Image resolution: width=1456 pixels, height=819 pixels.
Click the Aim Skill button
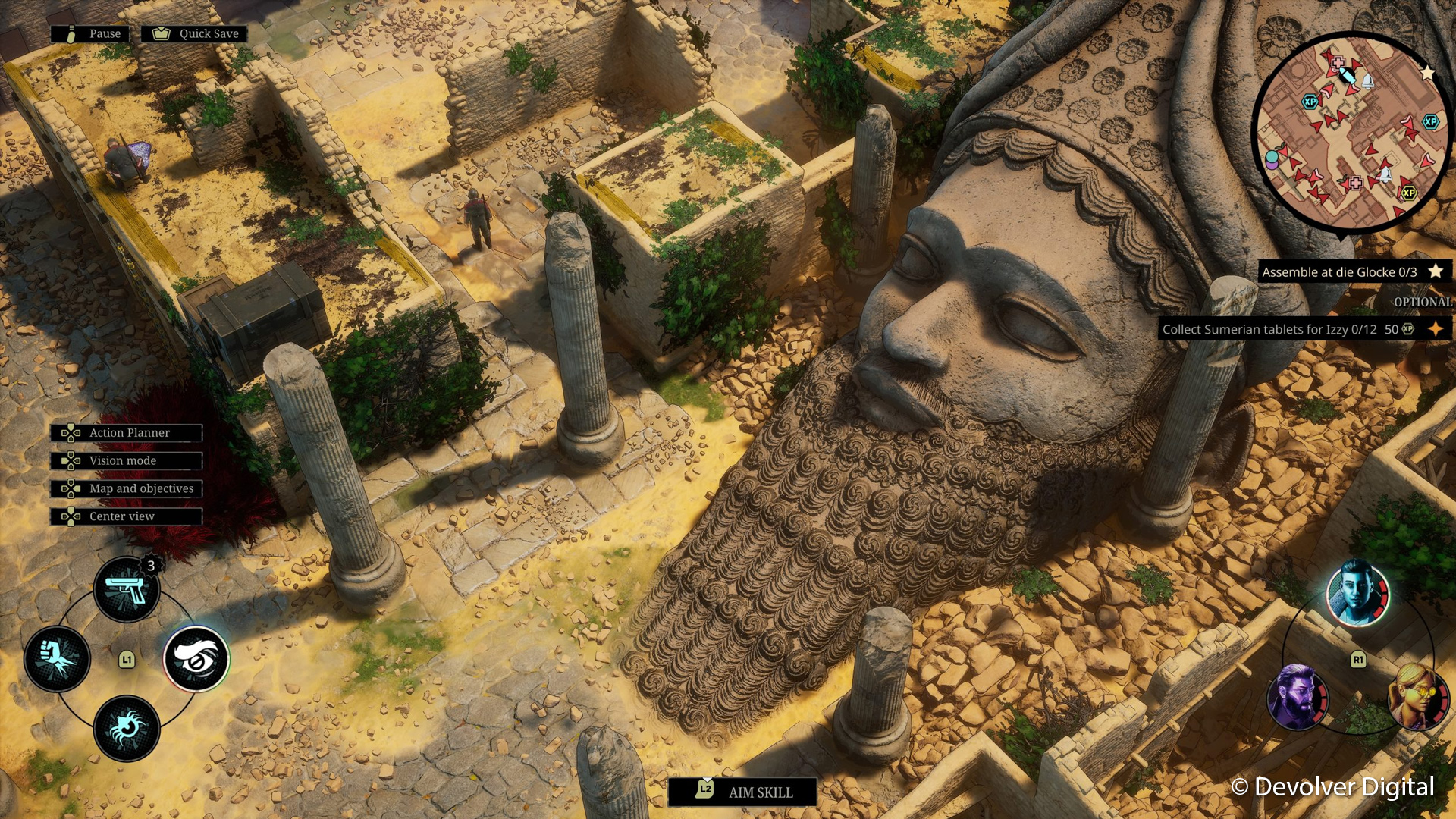tap(742, 792)
